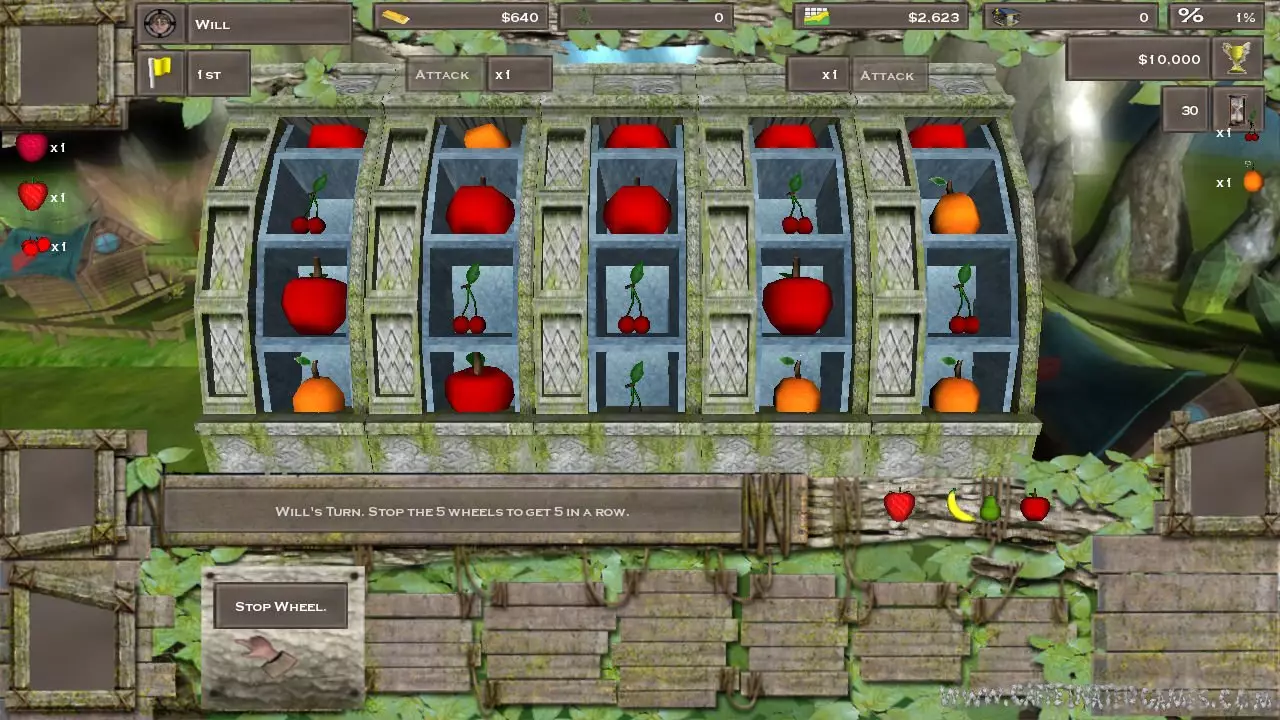
Task: Click the banana in the prize row
Action: pyautogui.click(x=958, y=506)
